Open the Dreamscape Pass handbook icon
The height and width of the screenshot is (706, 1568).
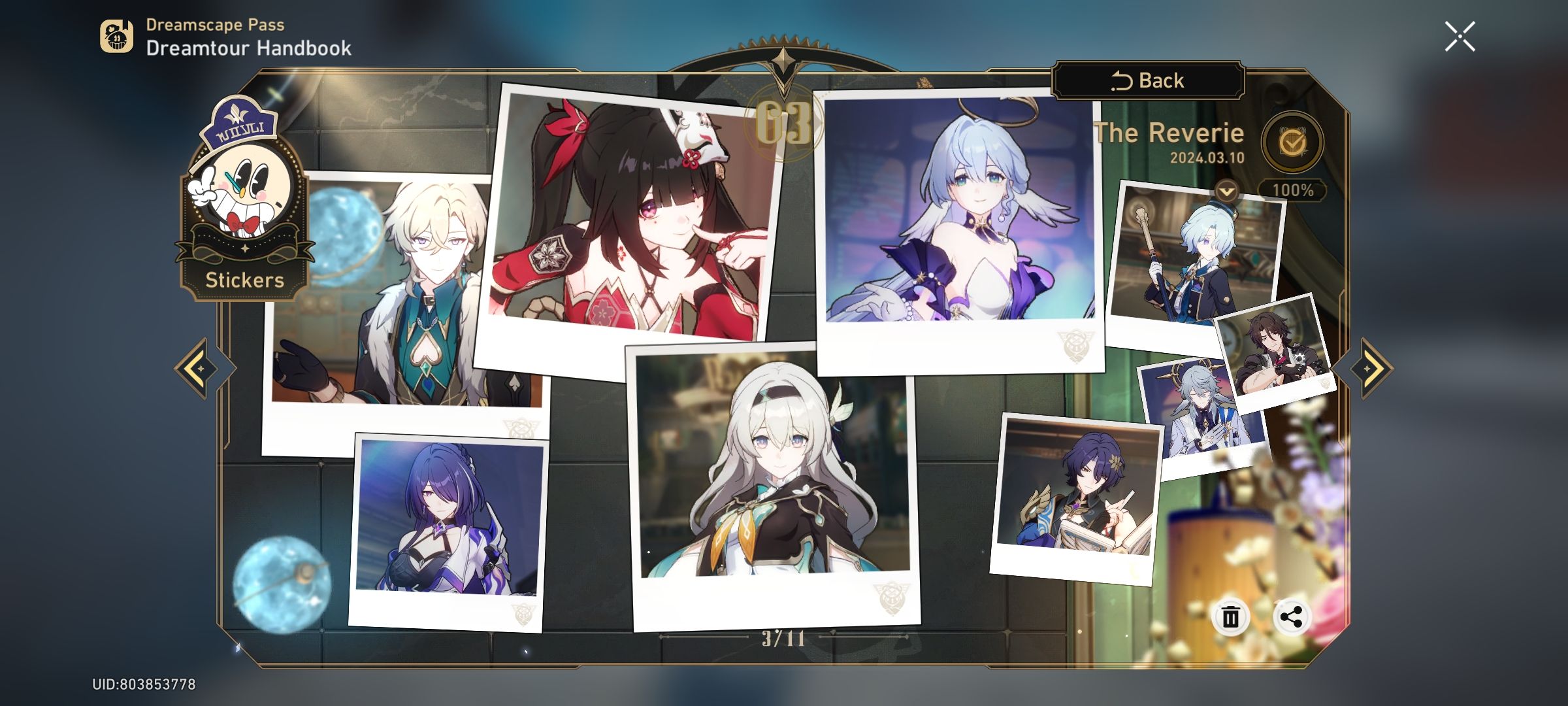(x=116, y=36)
